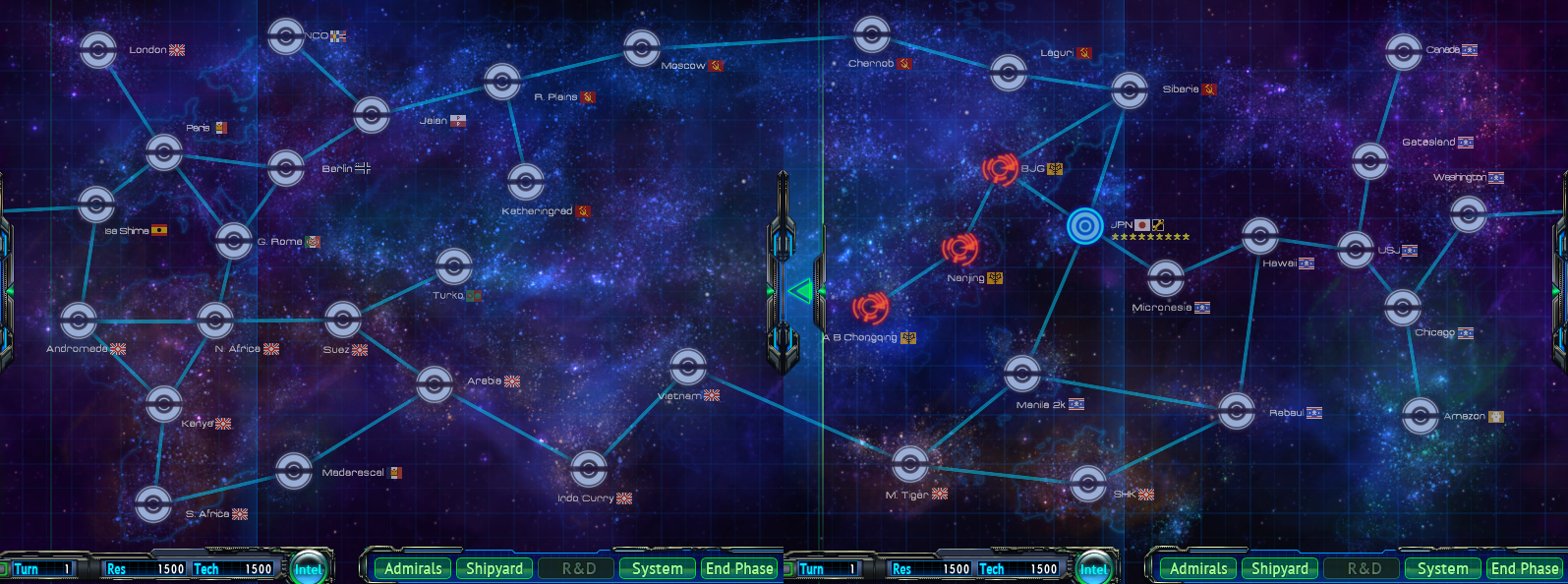Select the Berlin system node
The width and height of the screenshot is (1568, 584).
[x=286, y=168]
